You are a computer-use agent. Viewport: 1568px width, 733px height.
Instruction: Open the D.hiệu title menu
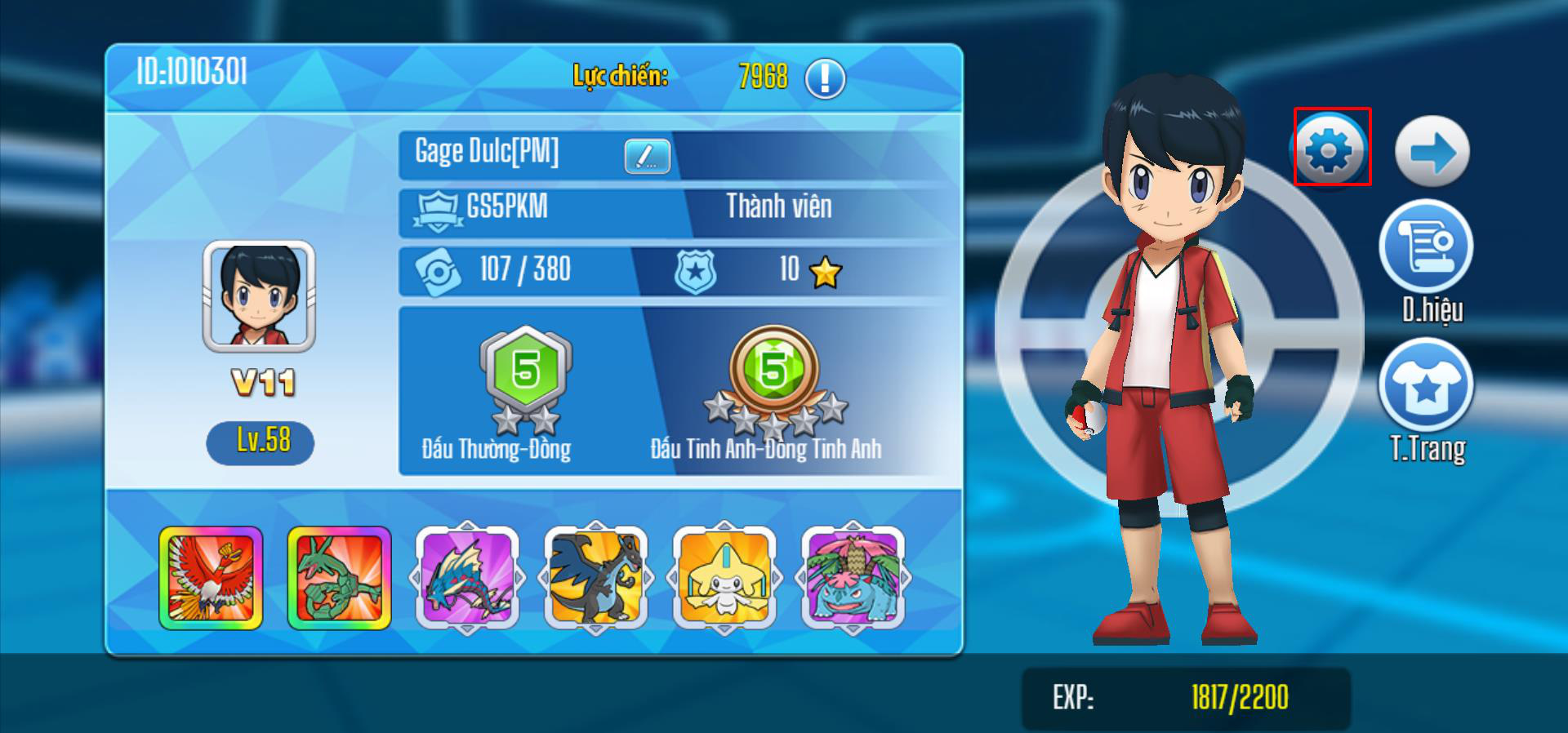tap(1426, 247)
